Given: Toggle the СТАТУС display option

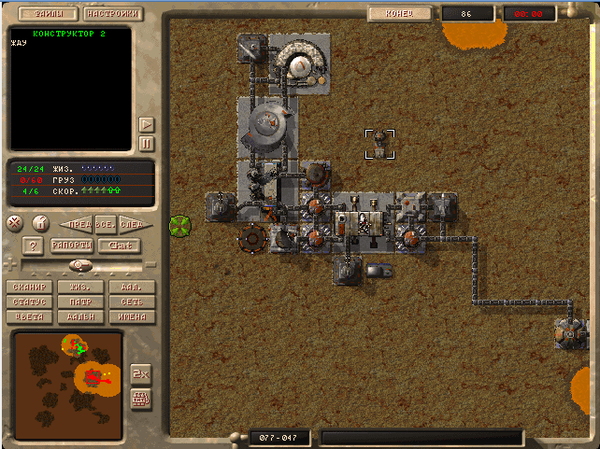Looking at the screenshot, I should click(29, 301).
